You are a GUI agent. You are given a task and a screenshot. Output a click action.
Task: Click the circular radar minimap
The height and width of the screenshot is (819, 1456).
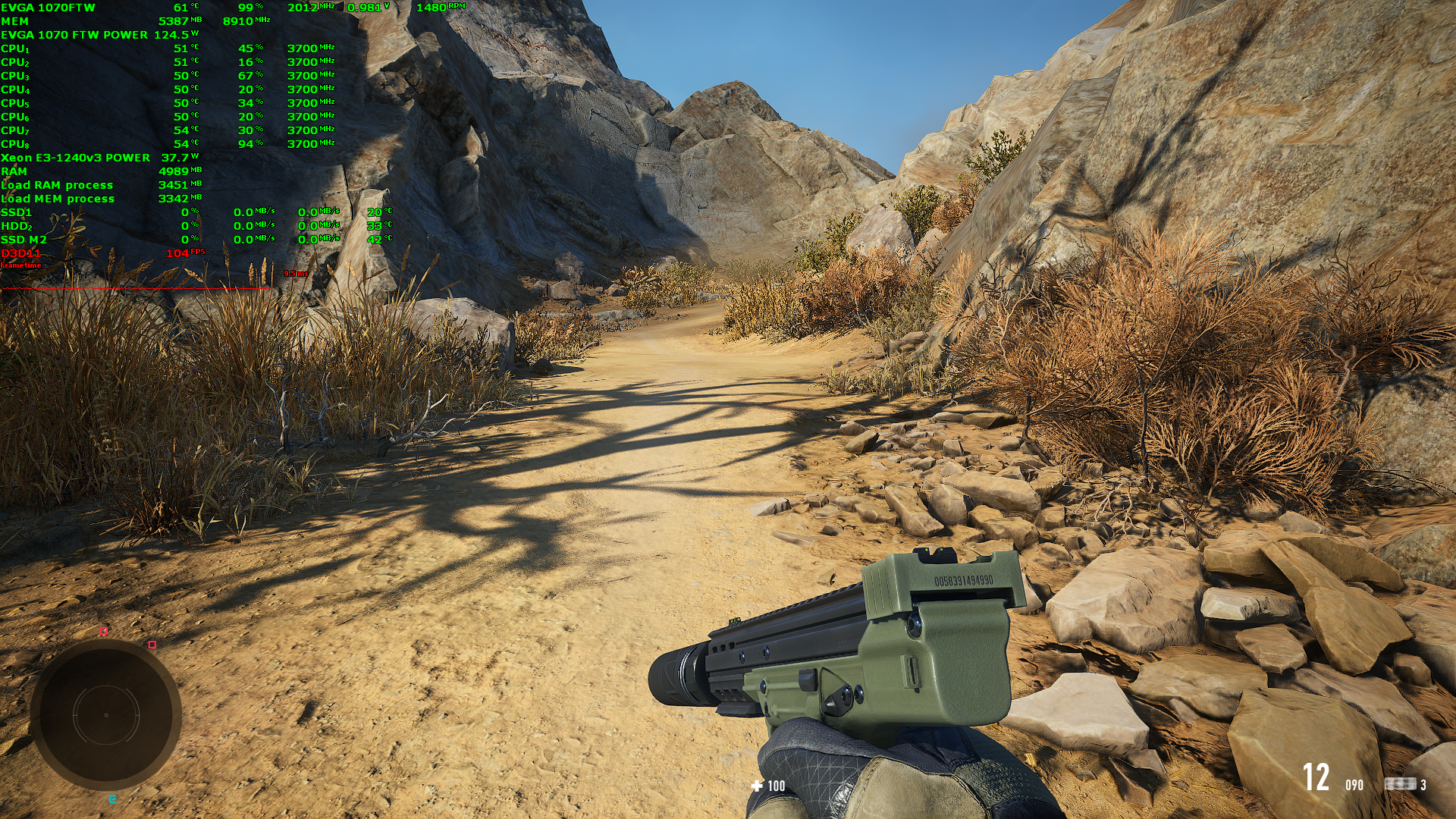[106, 714]
